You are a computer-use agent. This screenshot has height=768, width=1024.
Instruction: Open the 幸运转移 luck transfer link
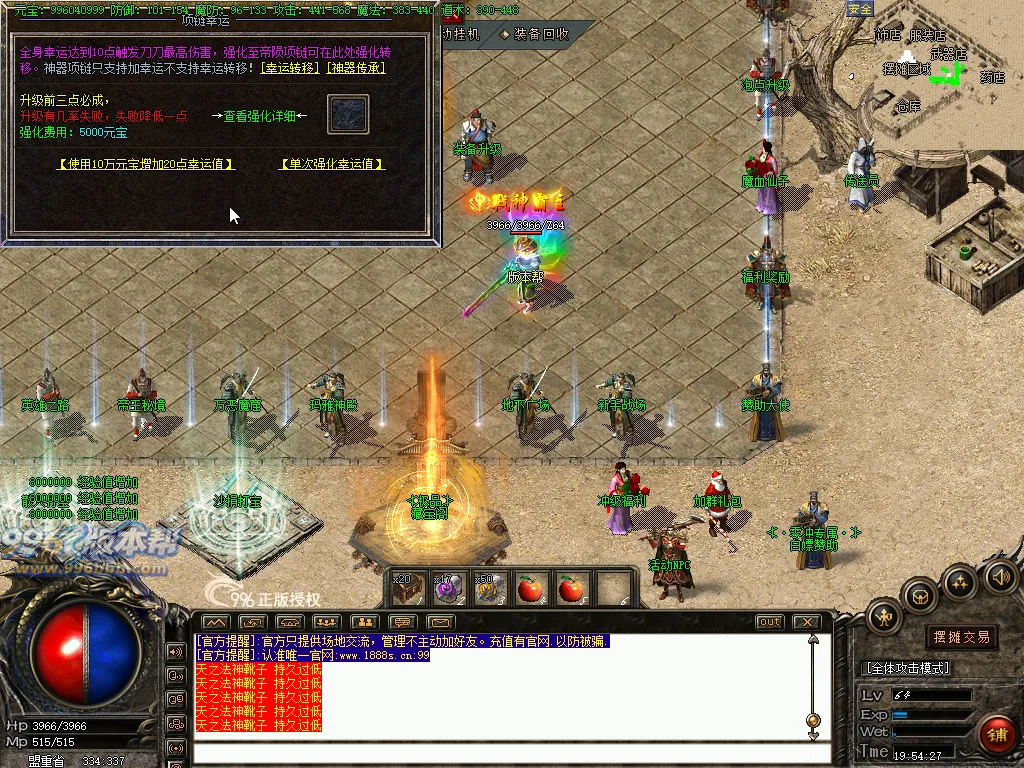click(290, 68)
